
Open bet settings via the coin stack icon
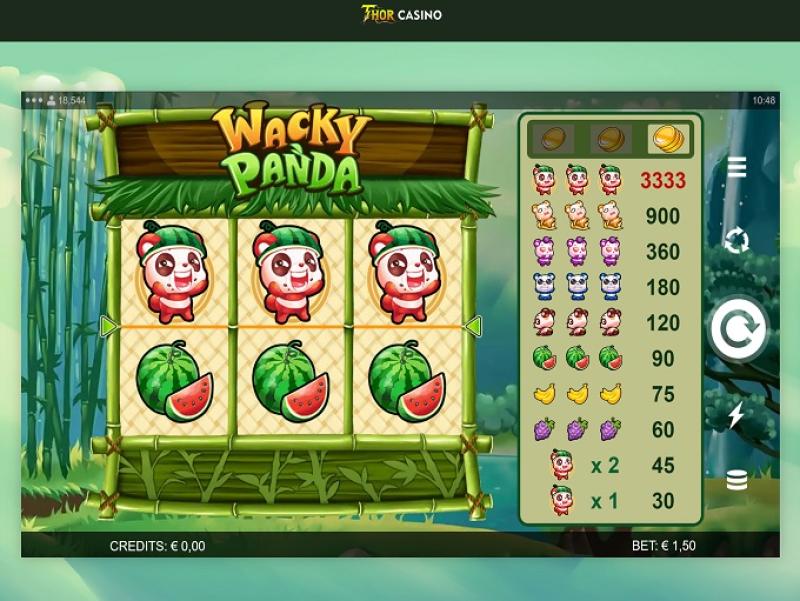coord(737,481)
